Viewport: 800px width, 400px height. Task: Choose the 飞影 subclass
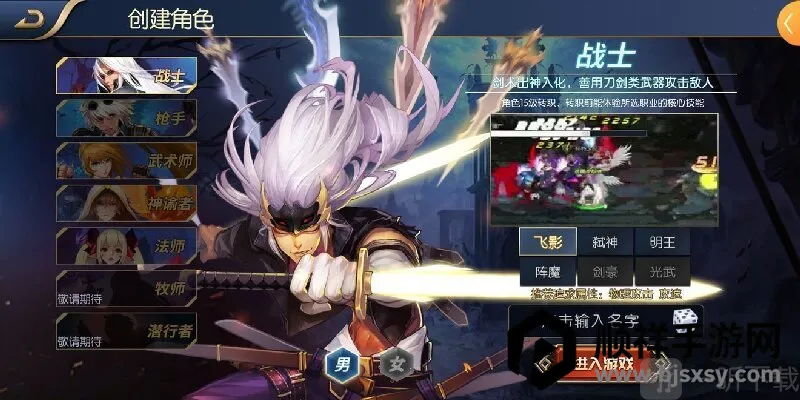[546, 243]
